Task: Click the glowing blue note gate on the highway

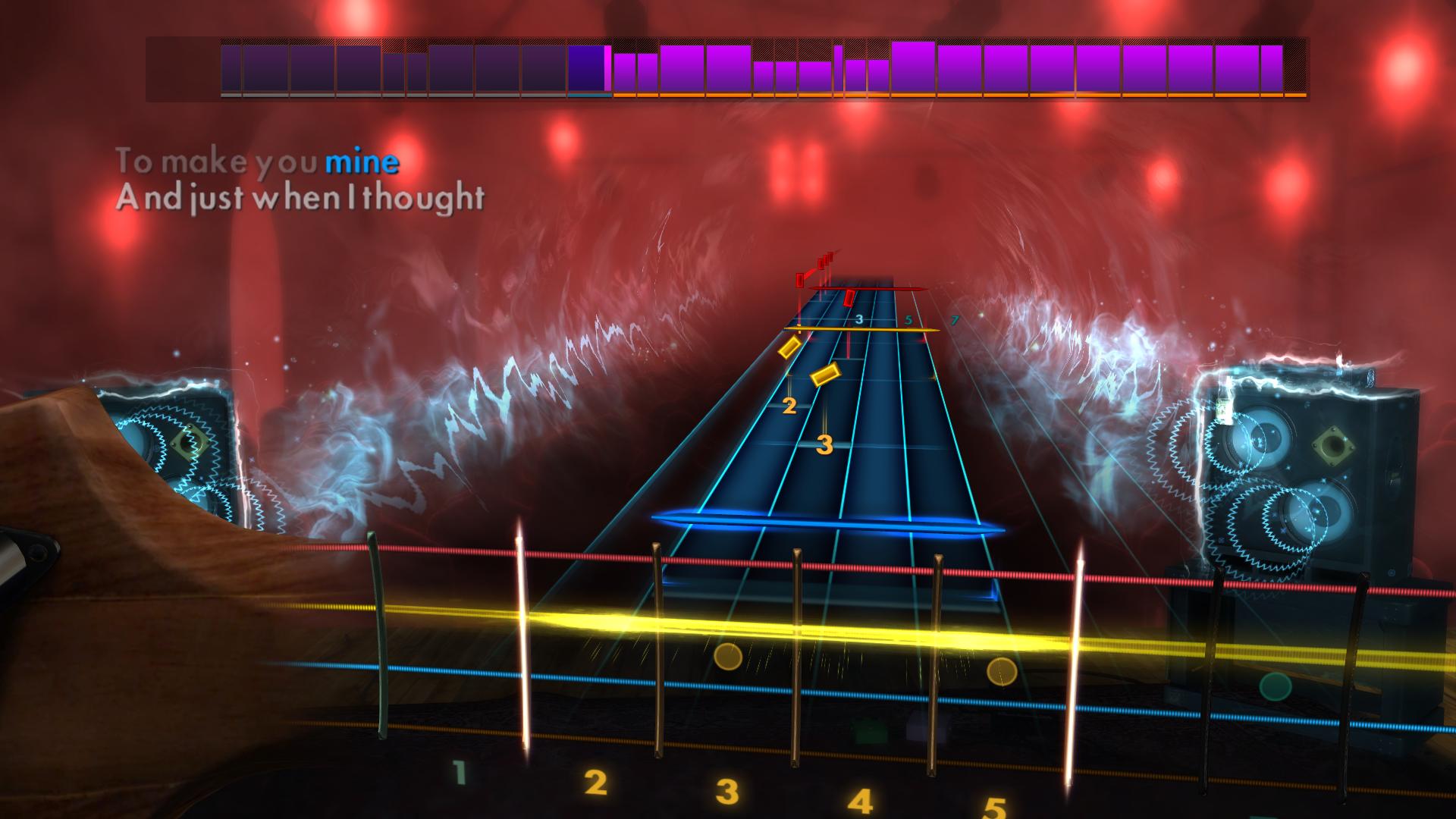Action: (827, 523)
